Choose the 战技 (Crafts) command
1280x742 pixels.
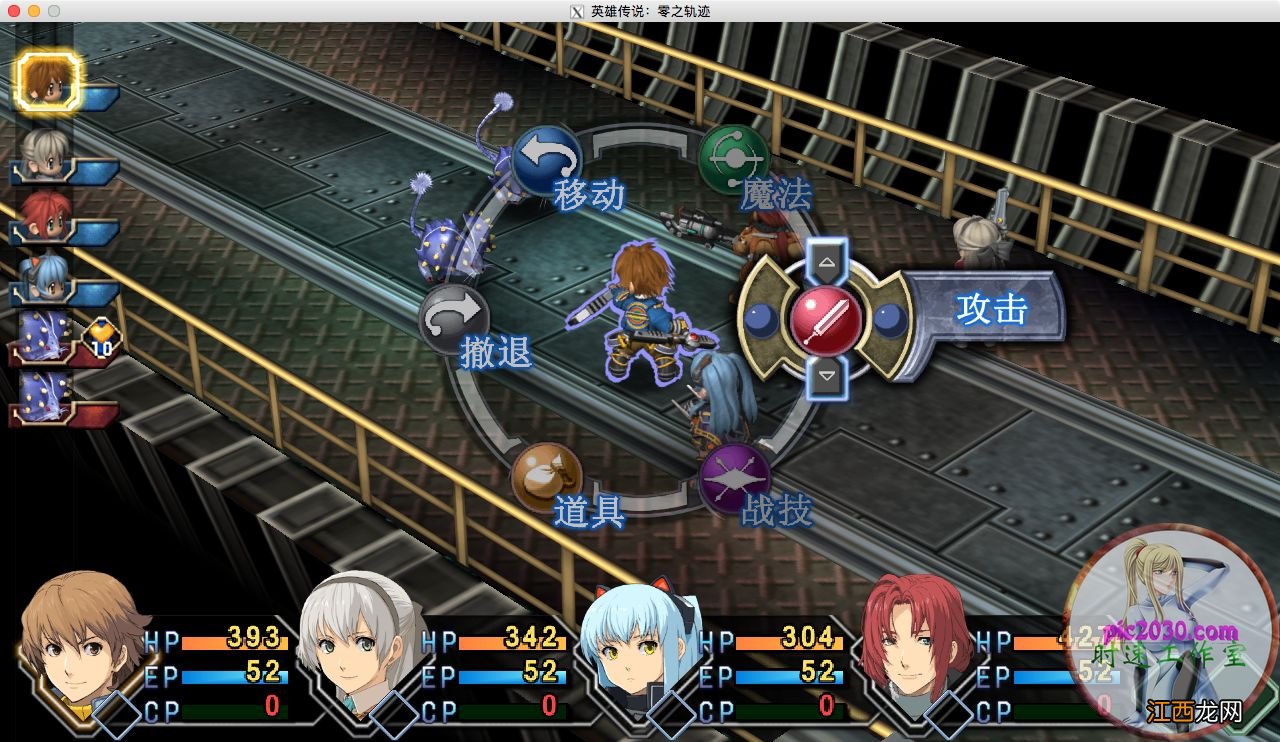pyautogui.click(x=734, y=478)
